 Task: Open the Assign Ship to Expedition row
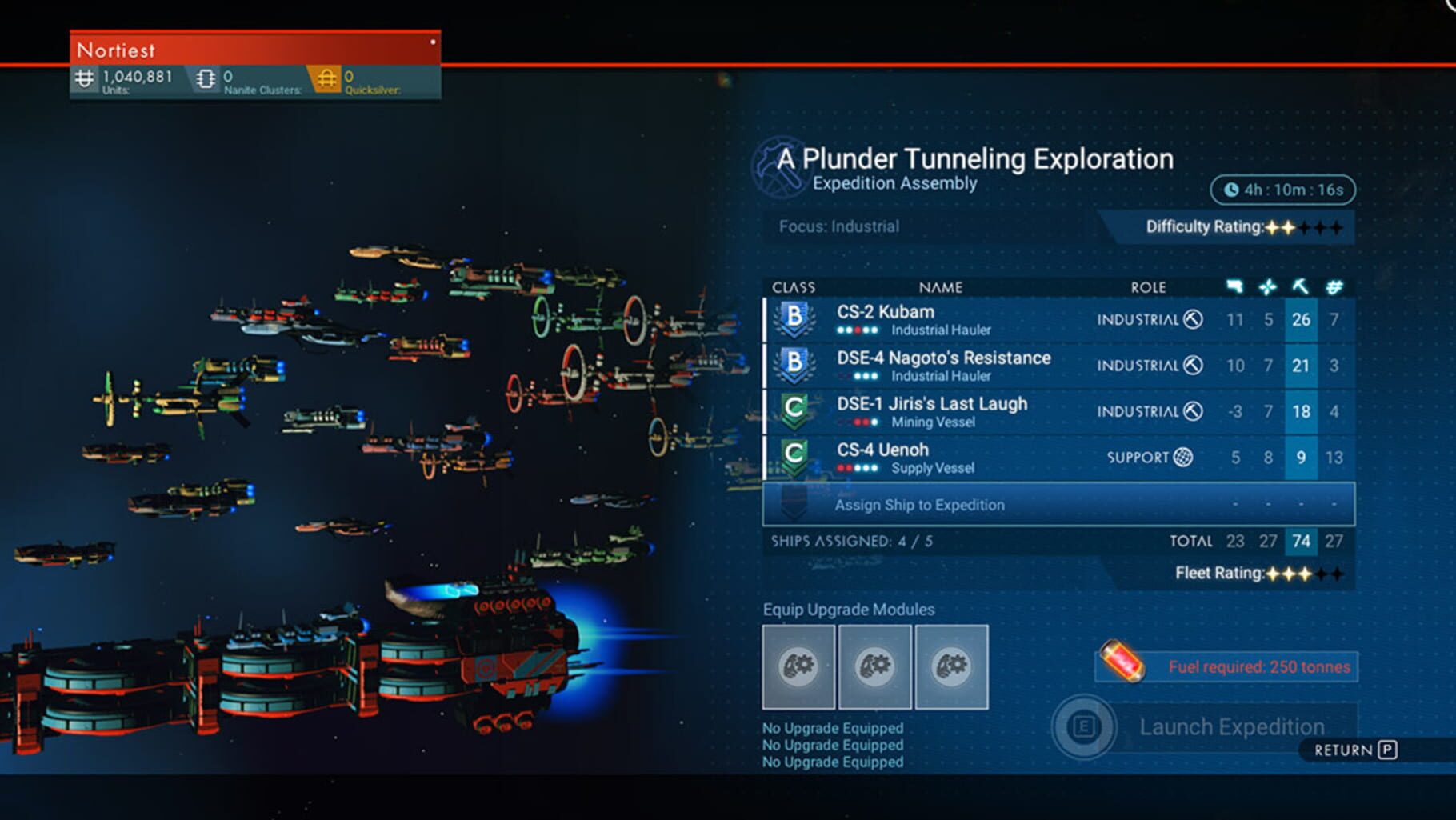pos(920,505)
